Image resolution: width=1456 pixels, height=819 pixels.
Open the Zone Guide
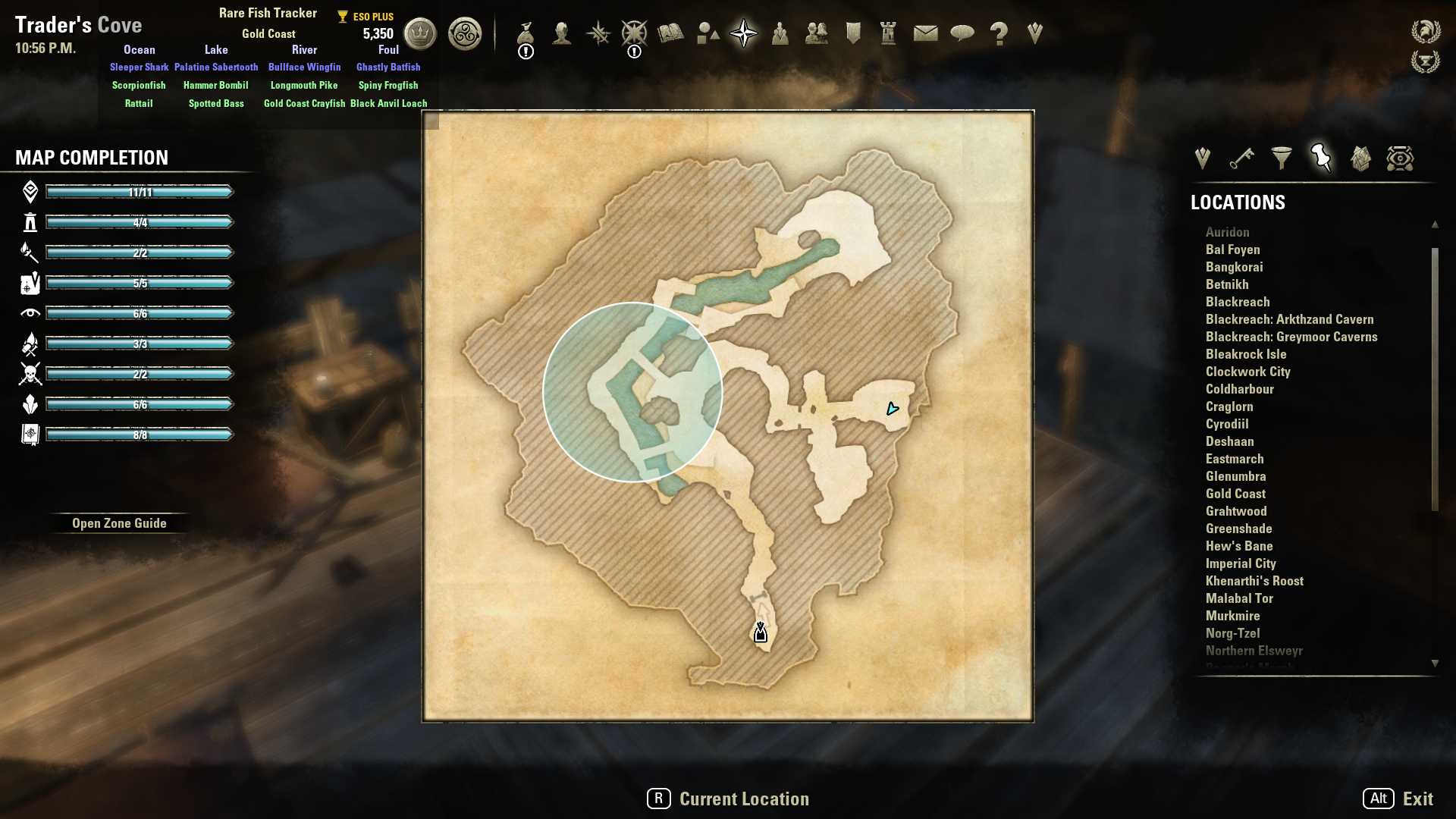pos(119,523)
